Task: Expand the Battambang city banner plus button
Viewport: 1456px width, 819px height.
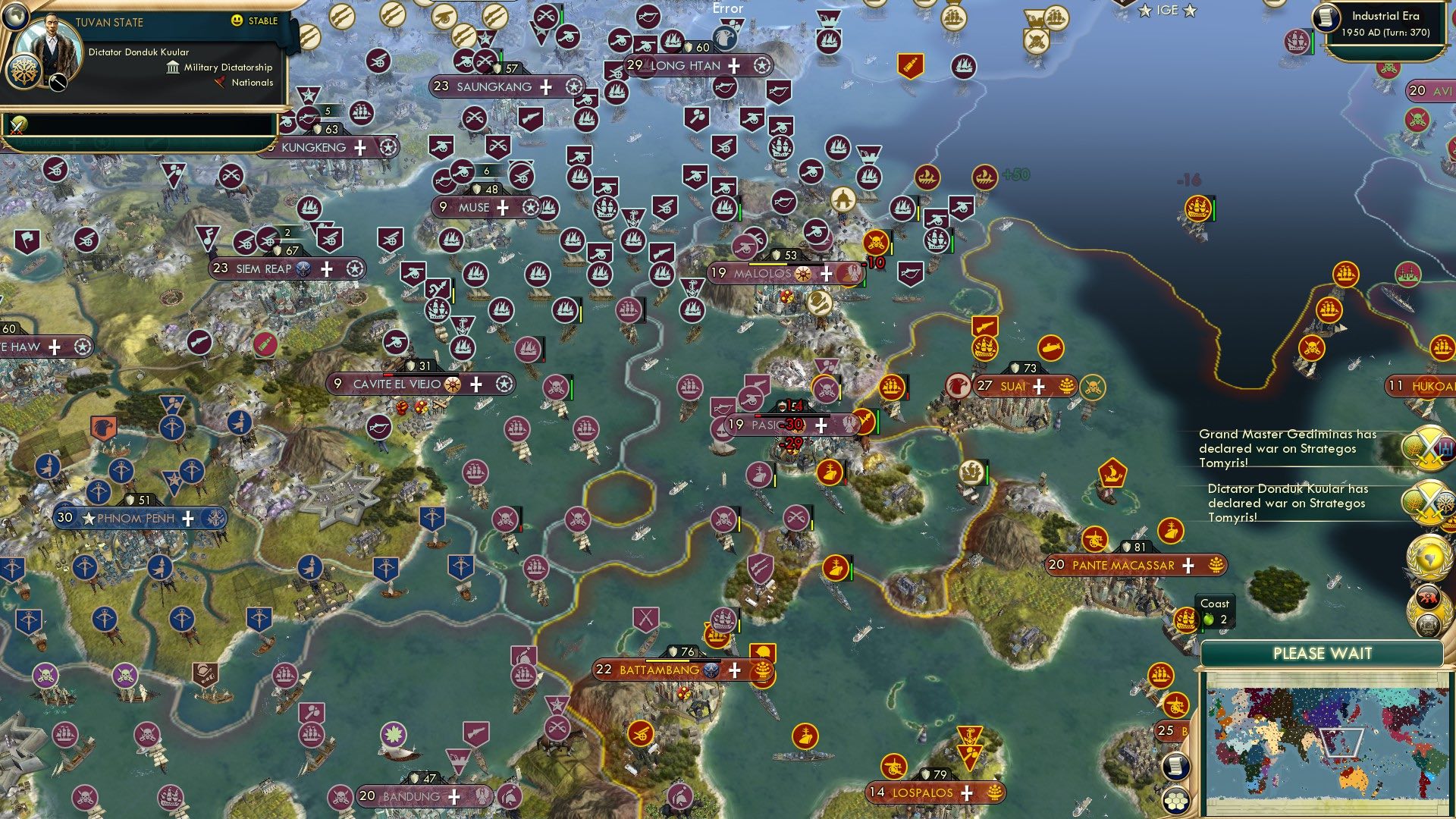Action: pyautogui.click(x=733, y=670)
